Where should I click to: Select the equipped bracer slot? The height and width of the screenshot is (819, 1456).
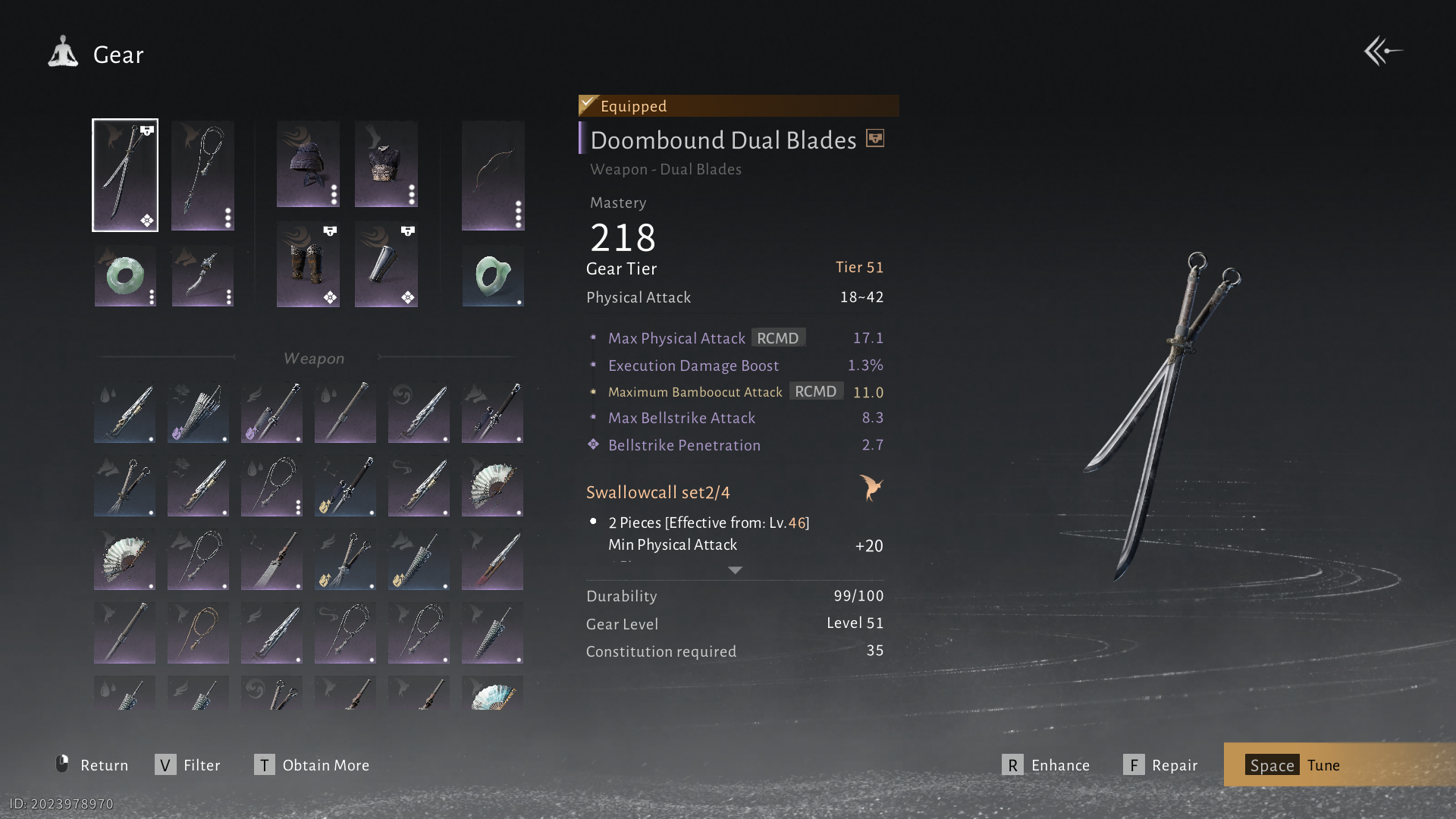(386, 264)
